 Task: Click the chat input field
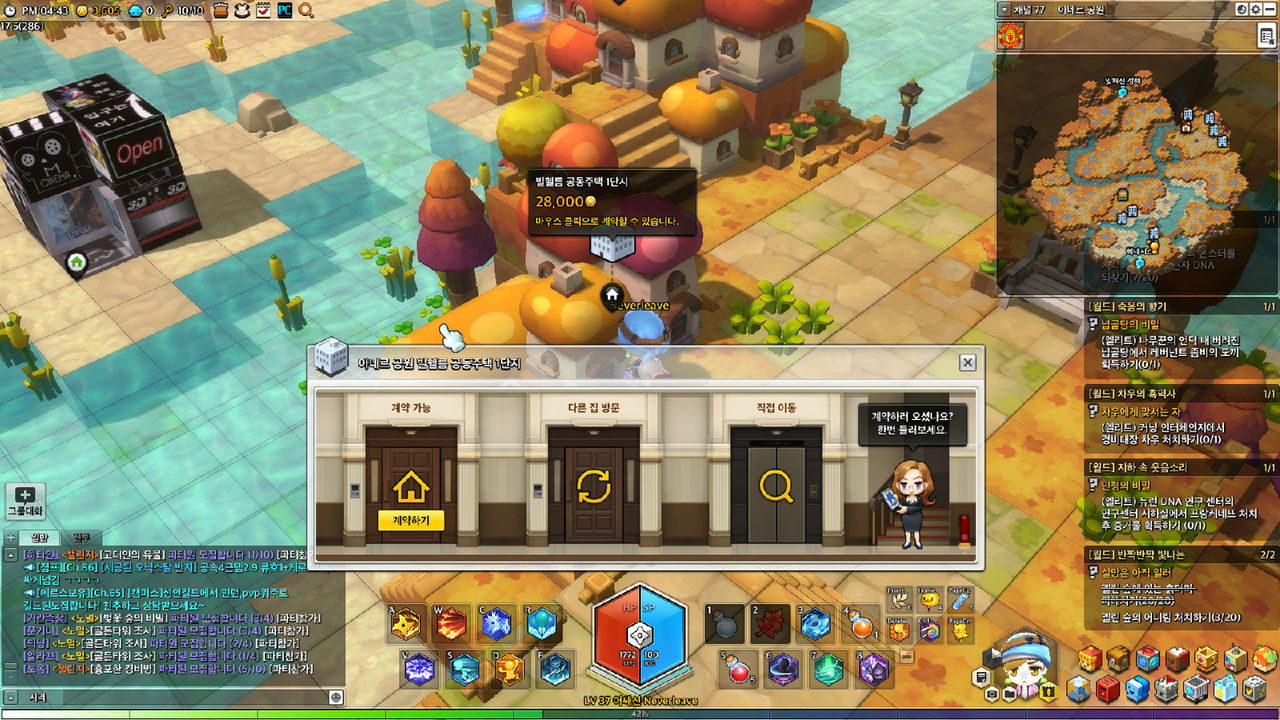(170, 697)
